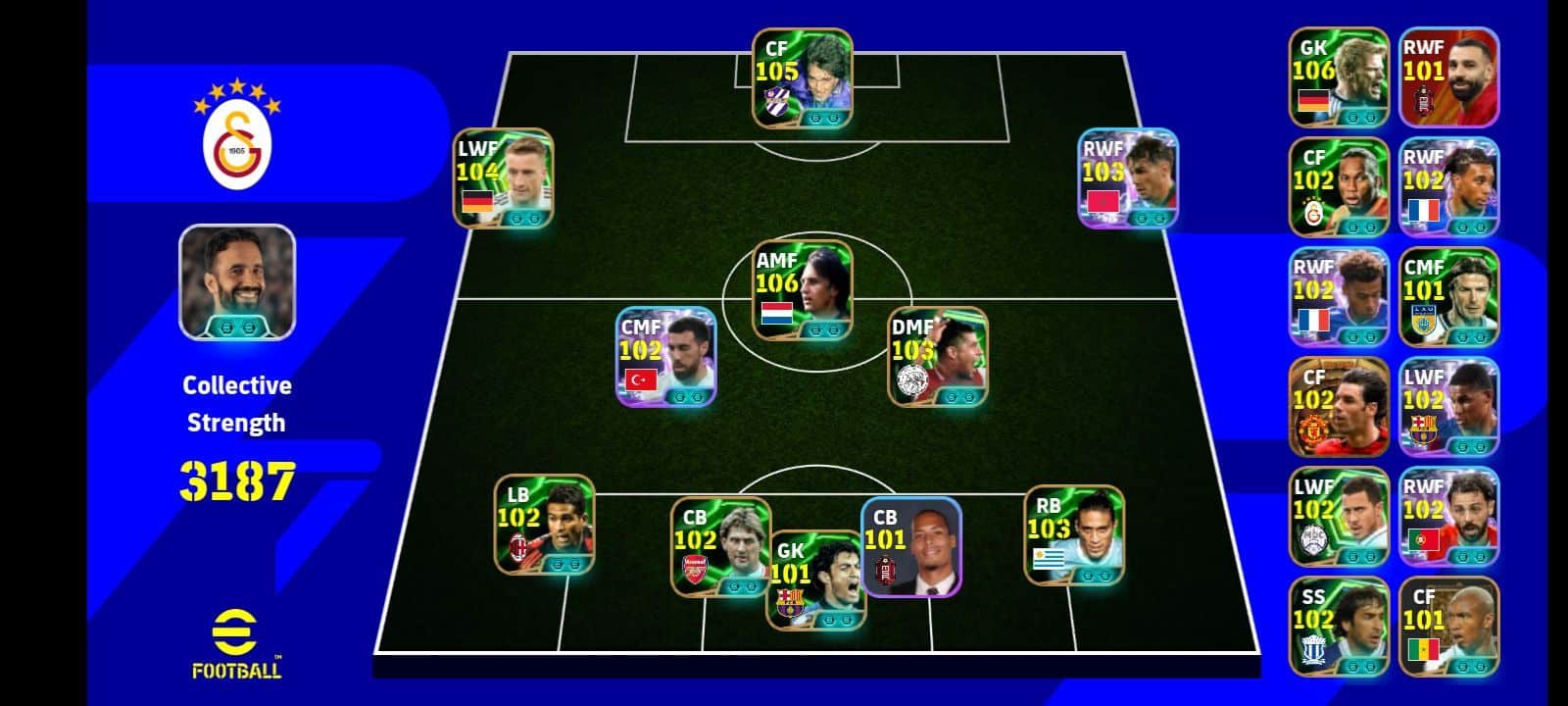Select the CF 101 Senegal substitute card

pos(1448,627)
